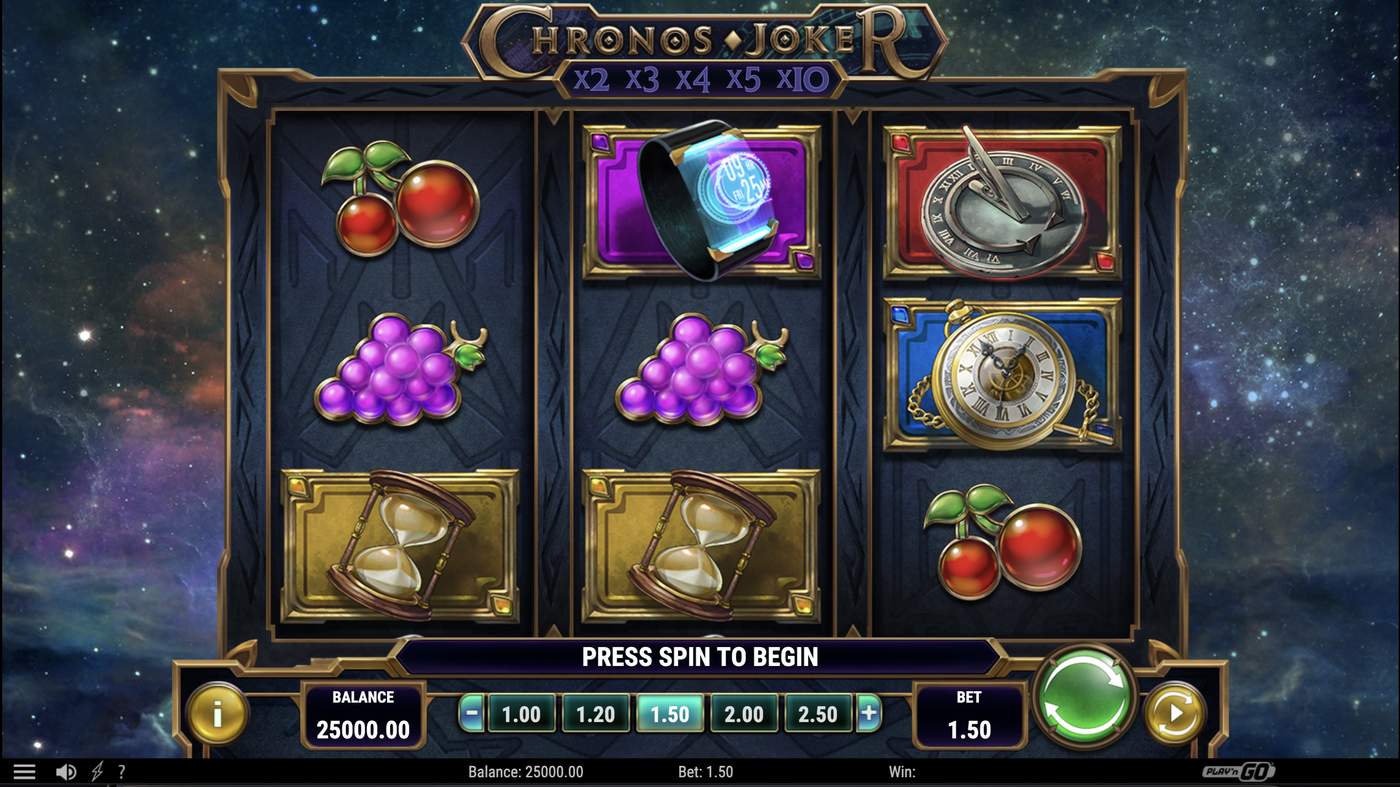Screen dimensions: 1400x787
Task: Mute the game sound
Action: click(x=66, y=771)
